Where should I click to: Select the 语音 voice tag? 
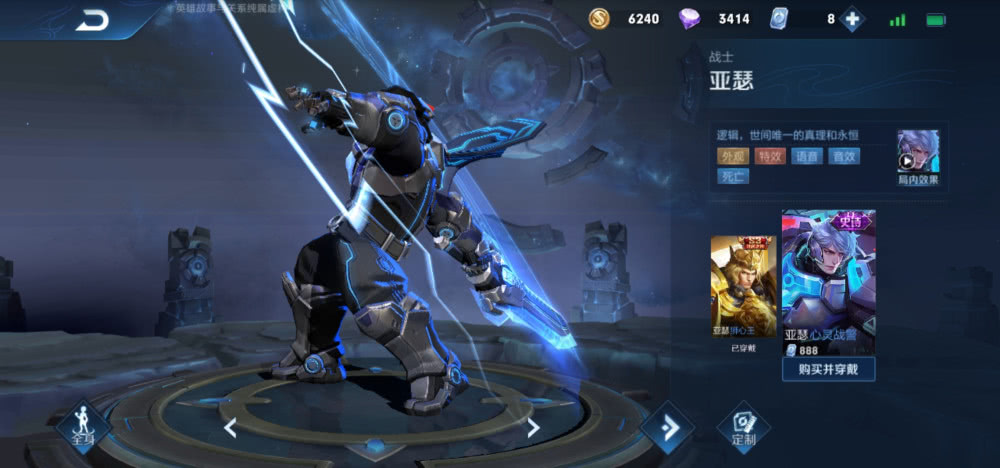(807, 156)
